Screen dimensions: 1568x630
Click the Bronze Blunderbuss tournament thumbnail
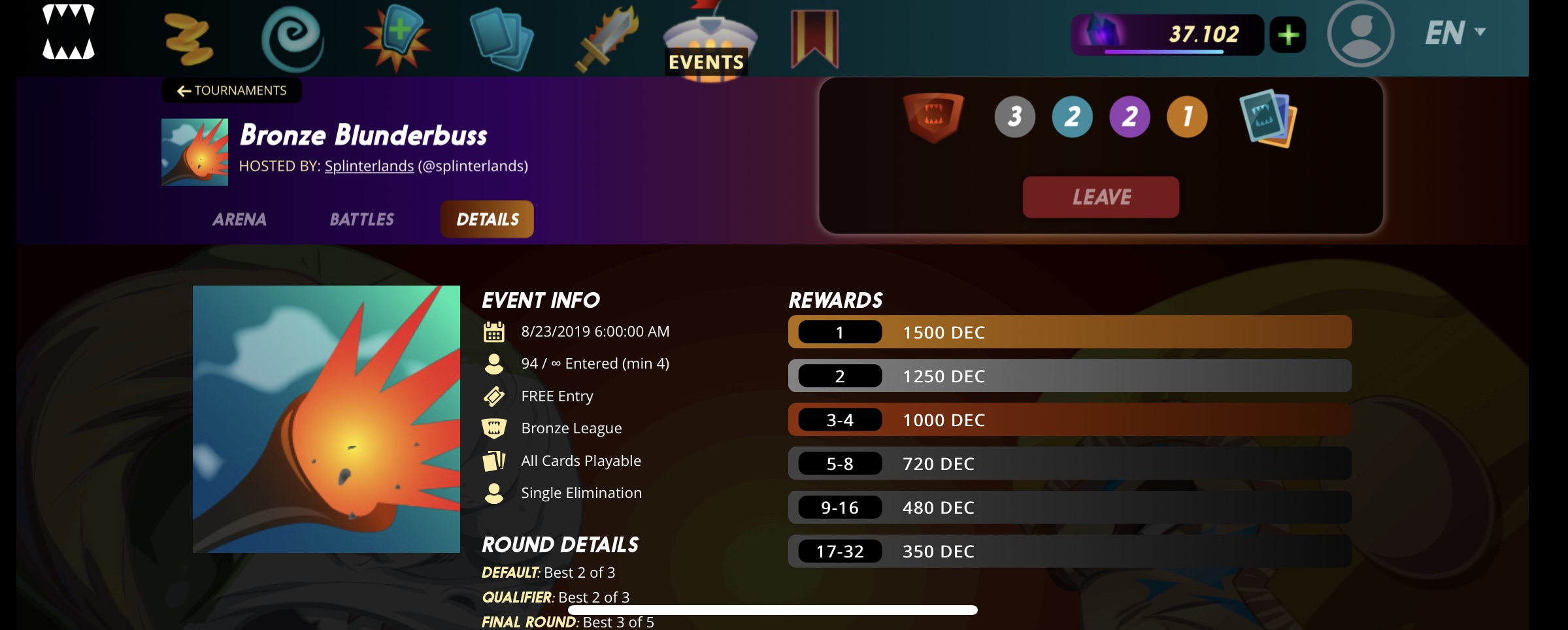click(x=195, y=152)
